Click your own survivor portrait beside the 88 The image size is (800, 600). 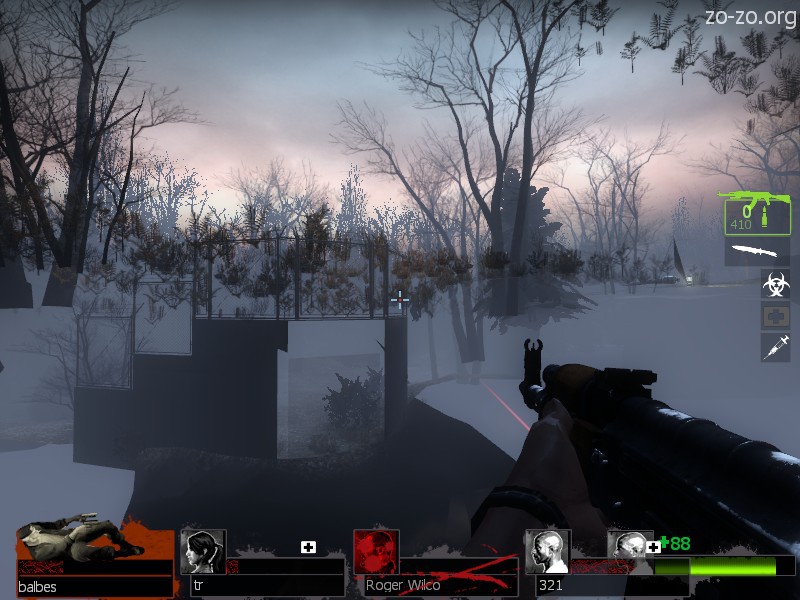630,548
